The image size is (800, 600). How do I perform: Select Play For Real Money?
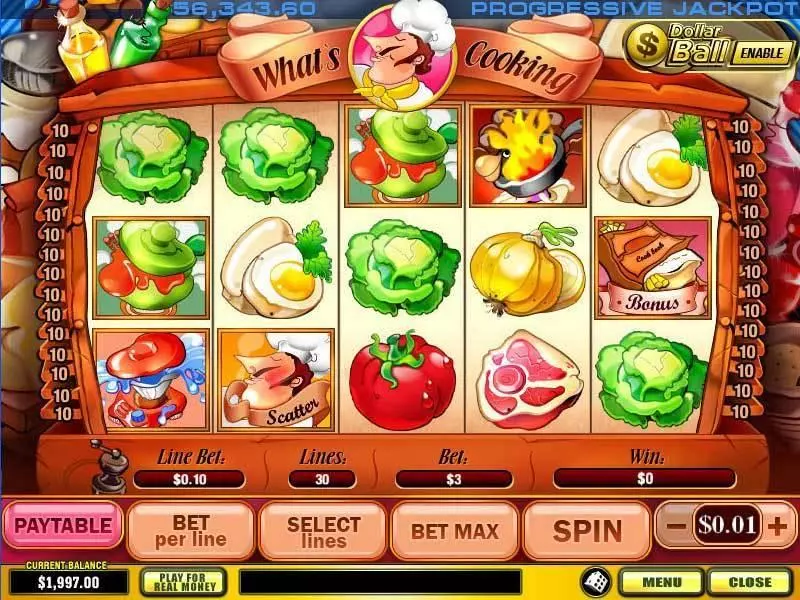(x=183, y=581)
